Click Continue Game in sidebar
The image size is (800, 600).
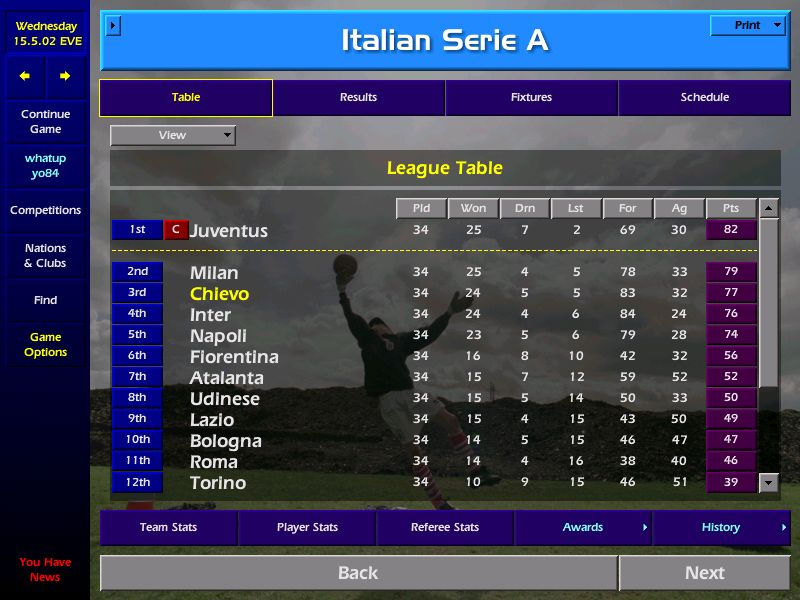click(45, 122)
